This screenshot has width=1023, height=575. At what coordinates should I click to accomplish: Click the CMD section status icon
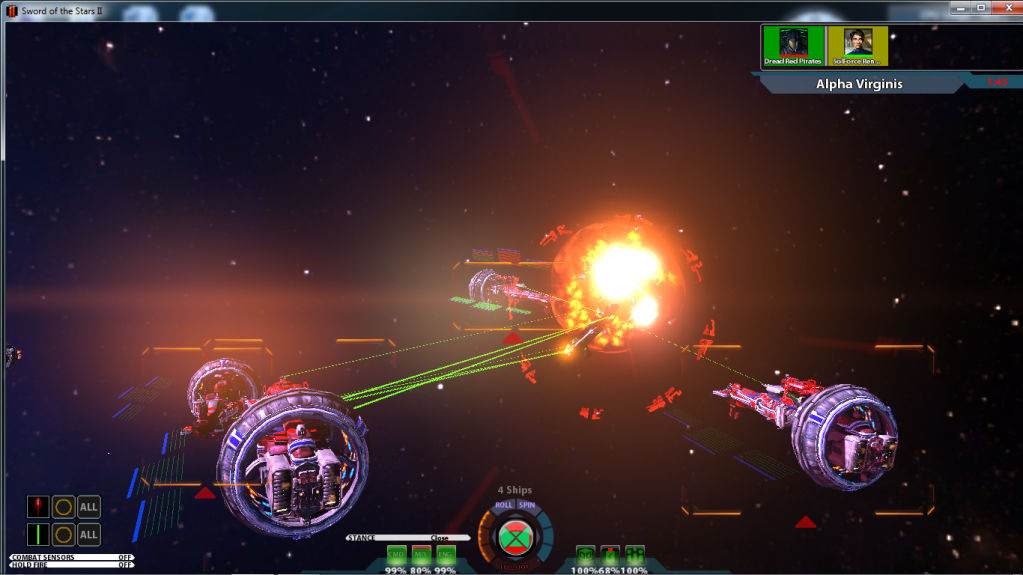[397, 554]
